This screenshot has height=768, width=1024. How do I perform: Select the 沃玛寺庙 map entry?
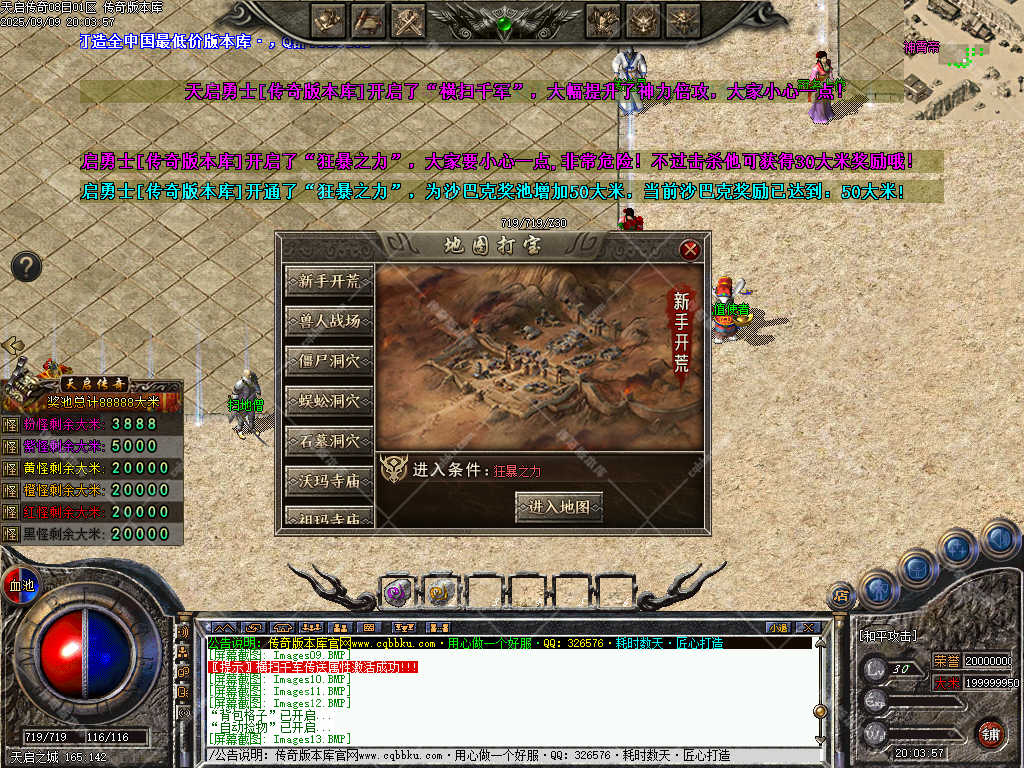pyautogui.click(x=329, y=481)
